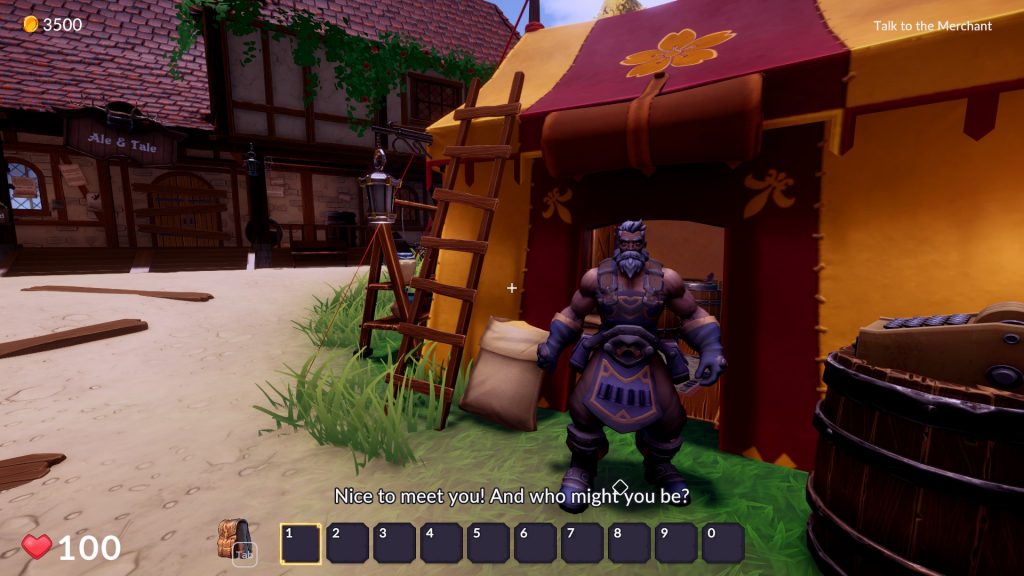
Task: Choose hotbar slot 2
Action: pos(347,543)
